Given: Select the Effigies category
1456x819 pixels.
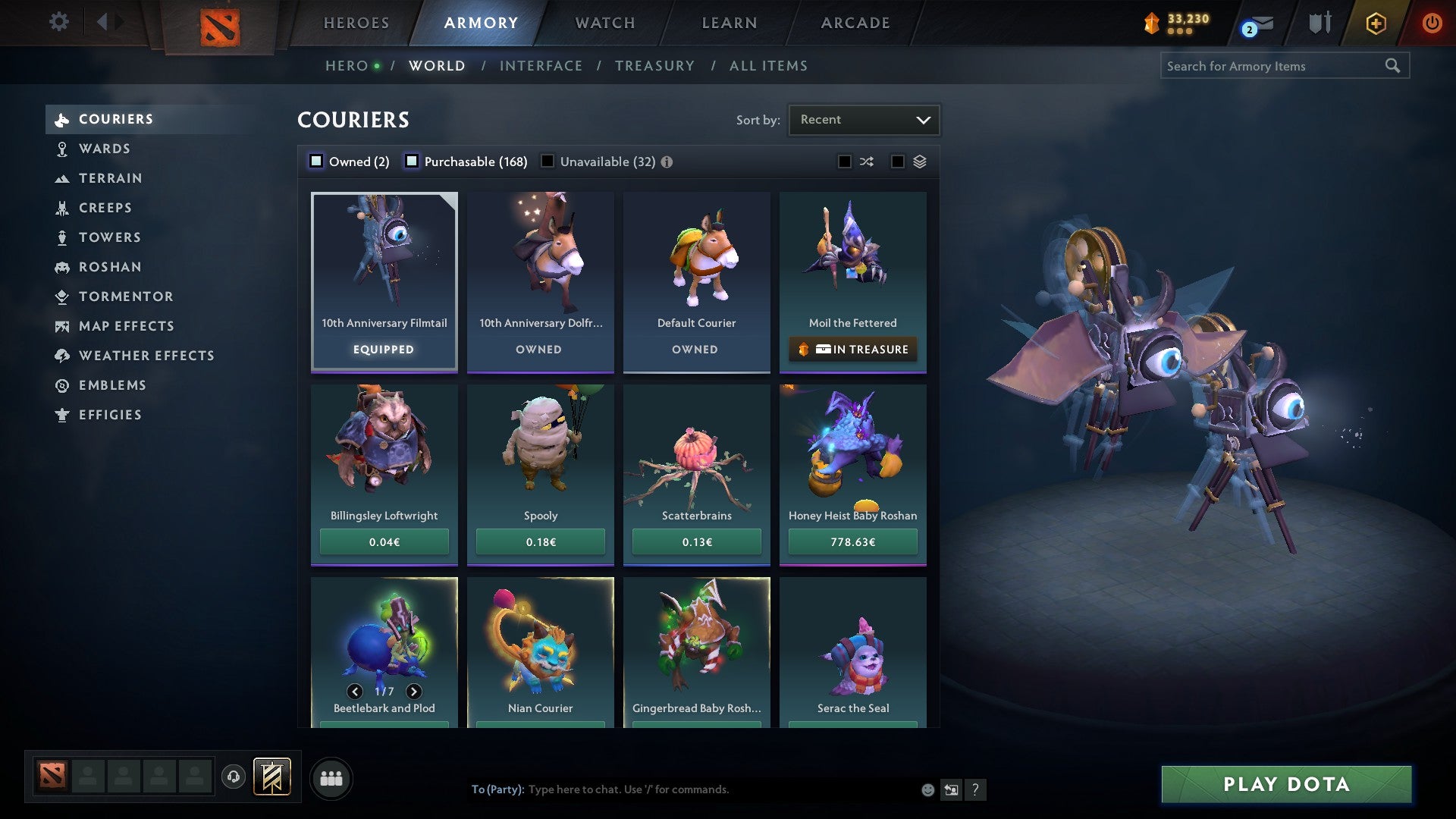Looking at the screenshot, I should (110, 415).
